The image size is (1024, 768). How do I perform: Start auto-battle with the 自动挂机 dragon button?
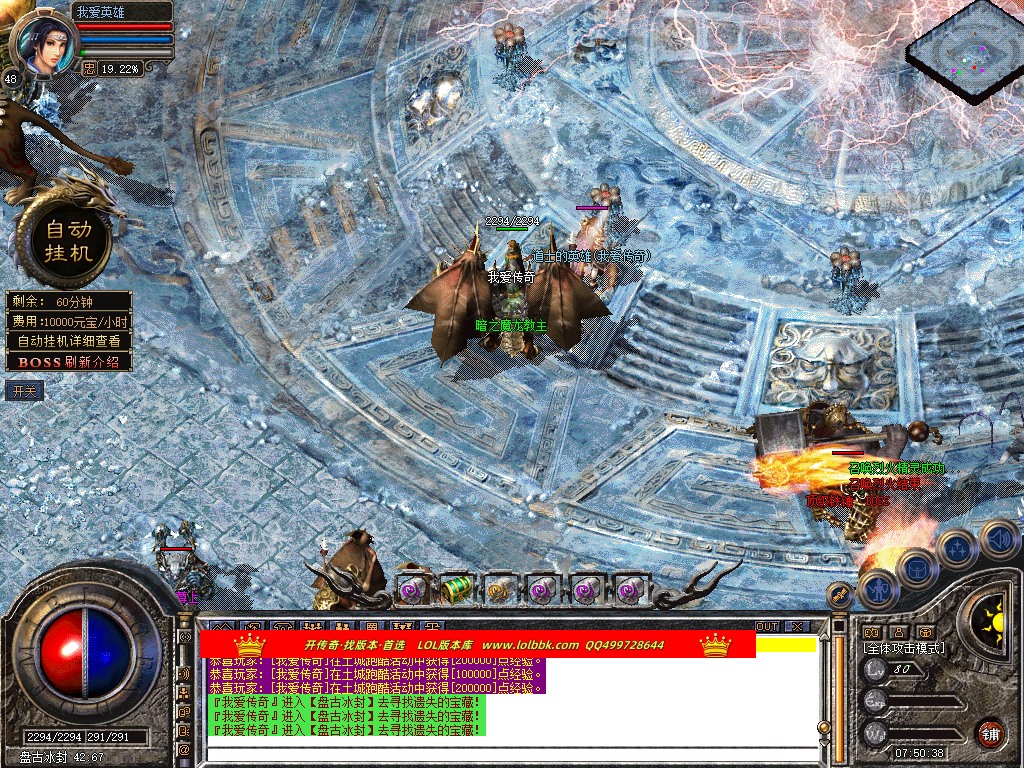(68, 240)
